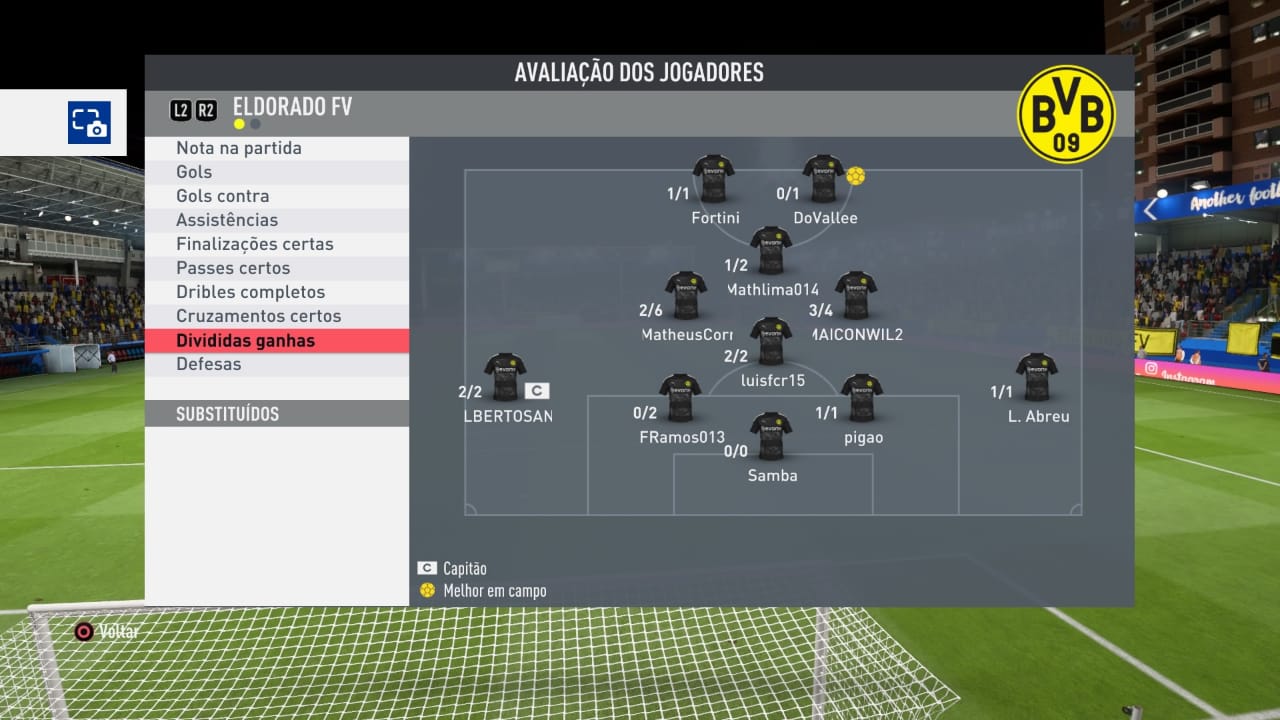Select goalkeeper Samba's shirt
The width and height of the screenshot is (1280, 720).
click(771, 436)
